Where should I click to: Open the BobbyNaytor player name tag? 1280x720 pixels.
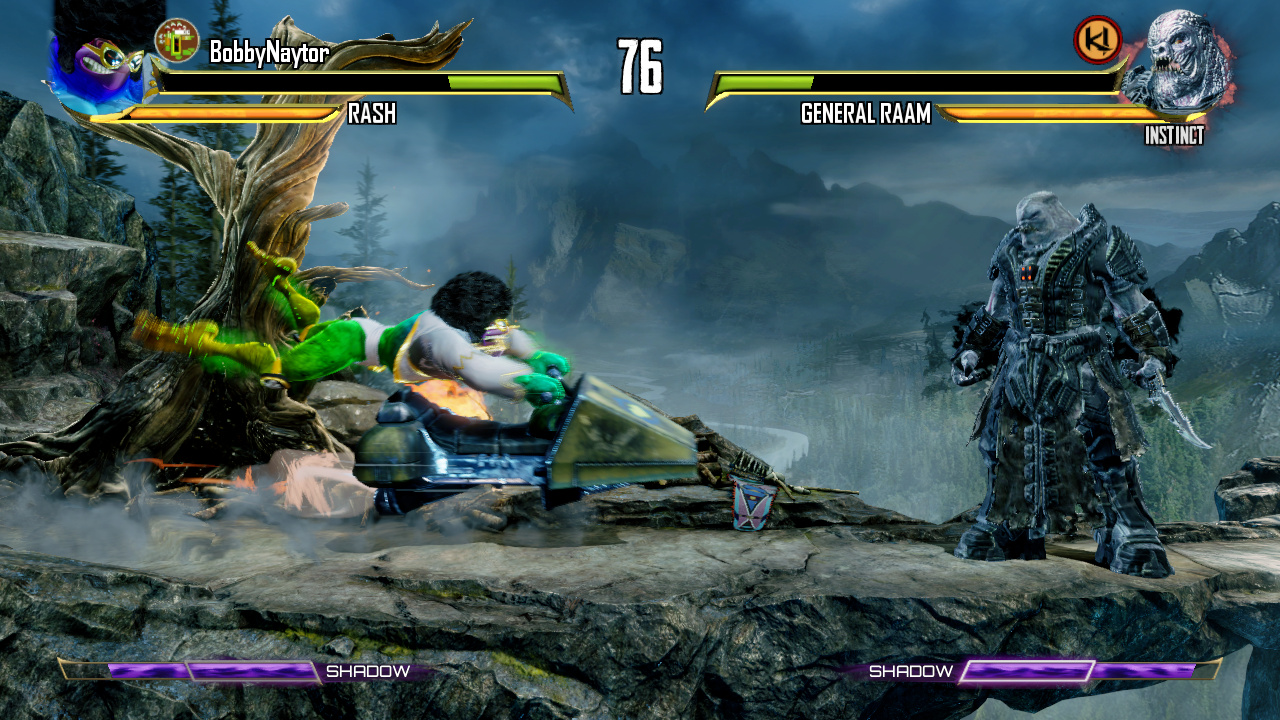268,53
